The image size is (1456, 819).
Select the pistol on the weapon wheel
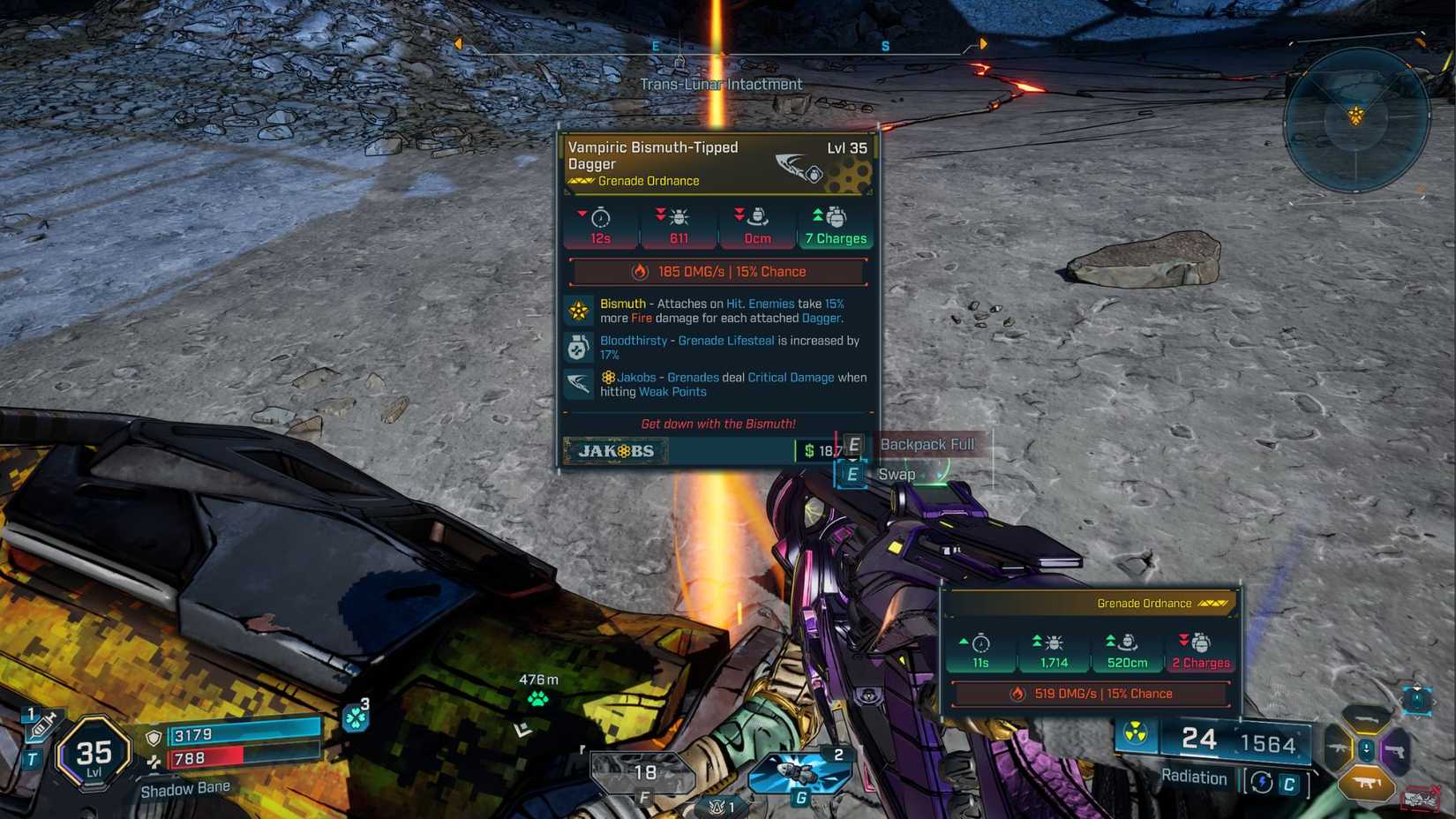point(1395,750)
